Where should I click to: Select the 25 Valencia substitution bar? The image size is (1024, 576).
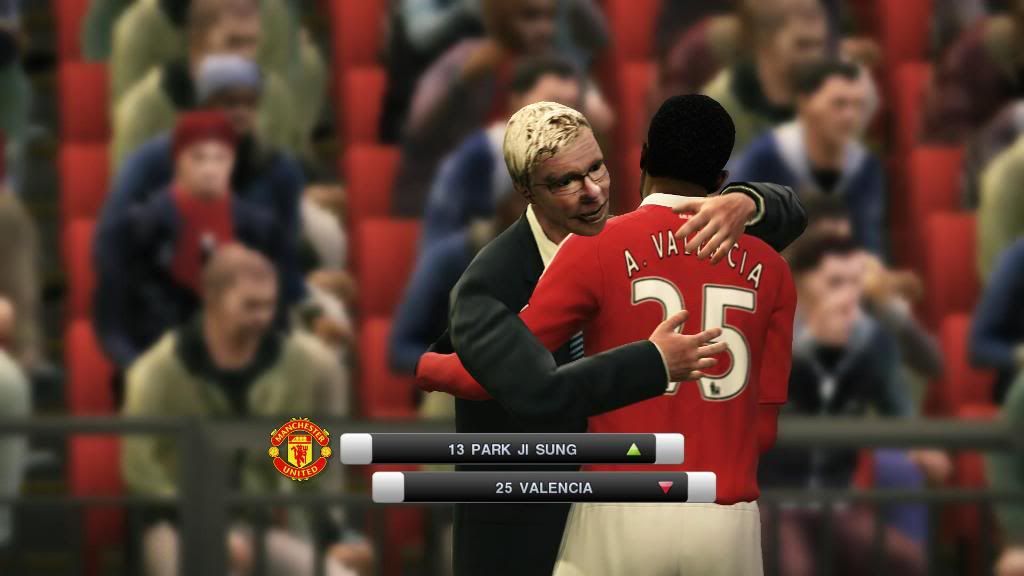tap(543, 488)
